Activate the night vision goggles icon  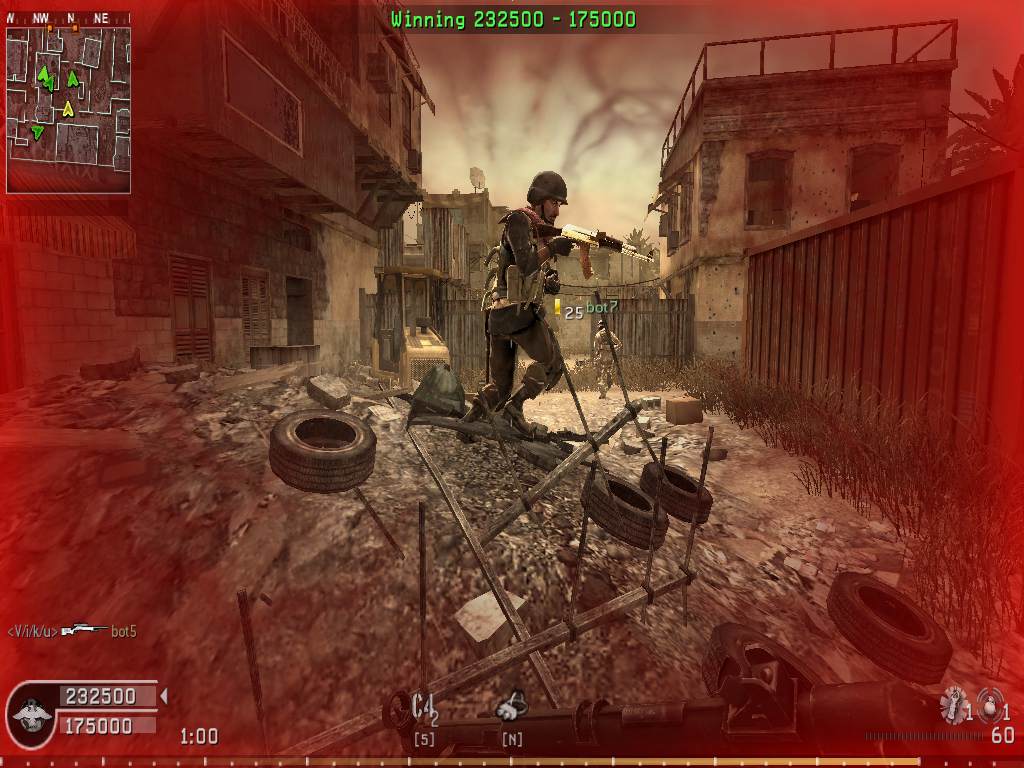tap(512, 706)
